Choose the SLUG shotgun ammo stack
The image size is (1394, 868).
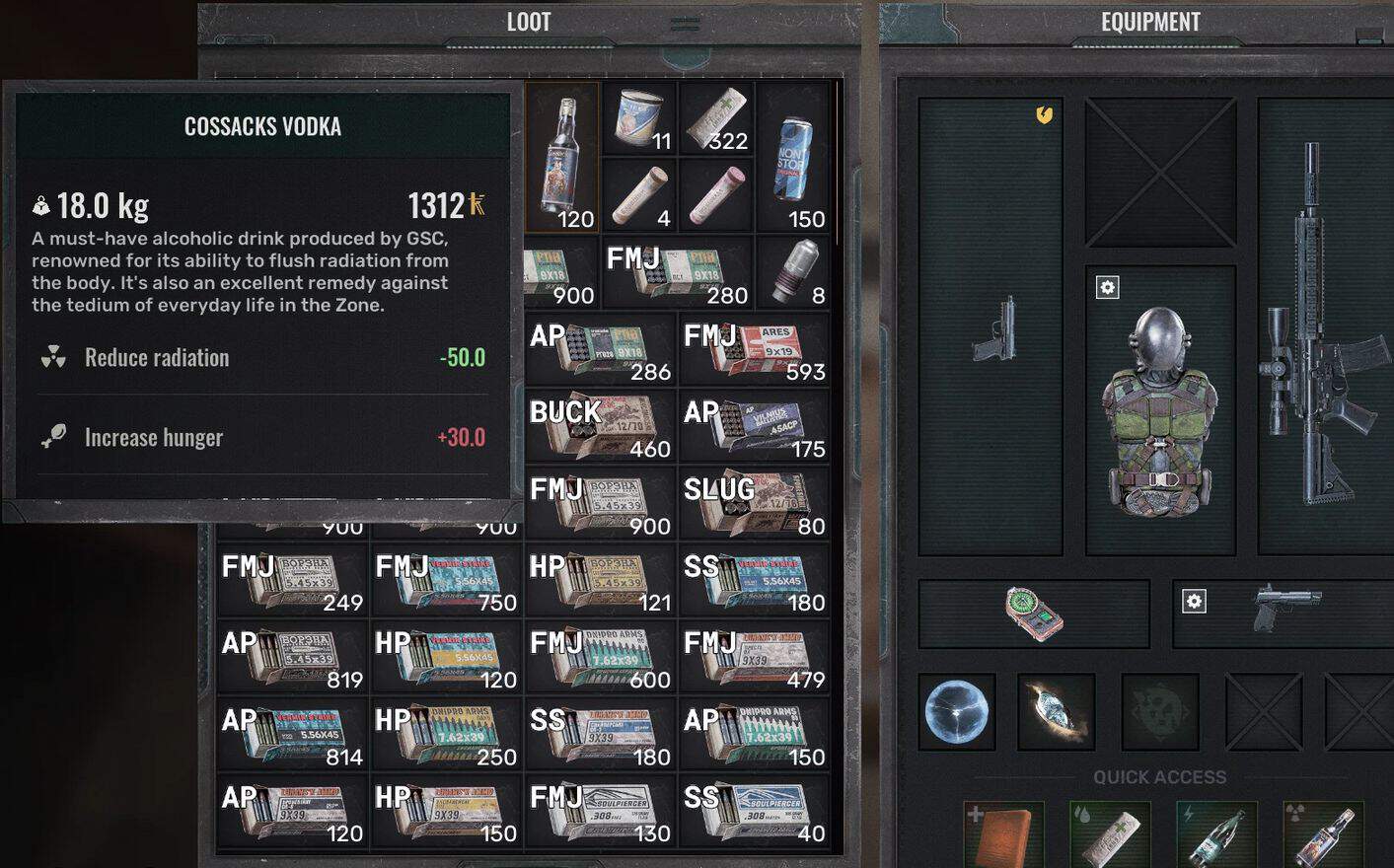tap(755, 504)
